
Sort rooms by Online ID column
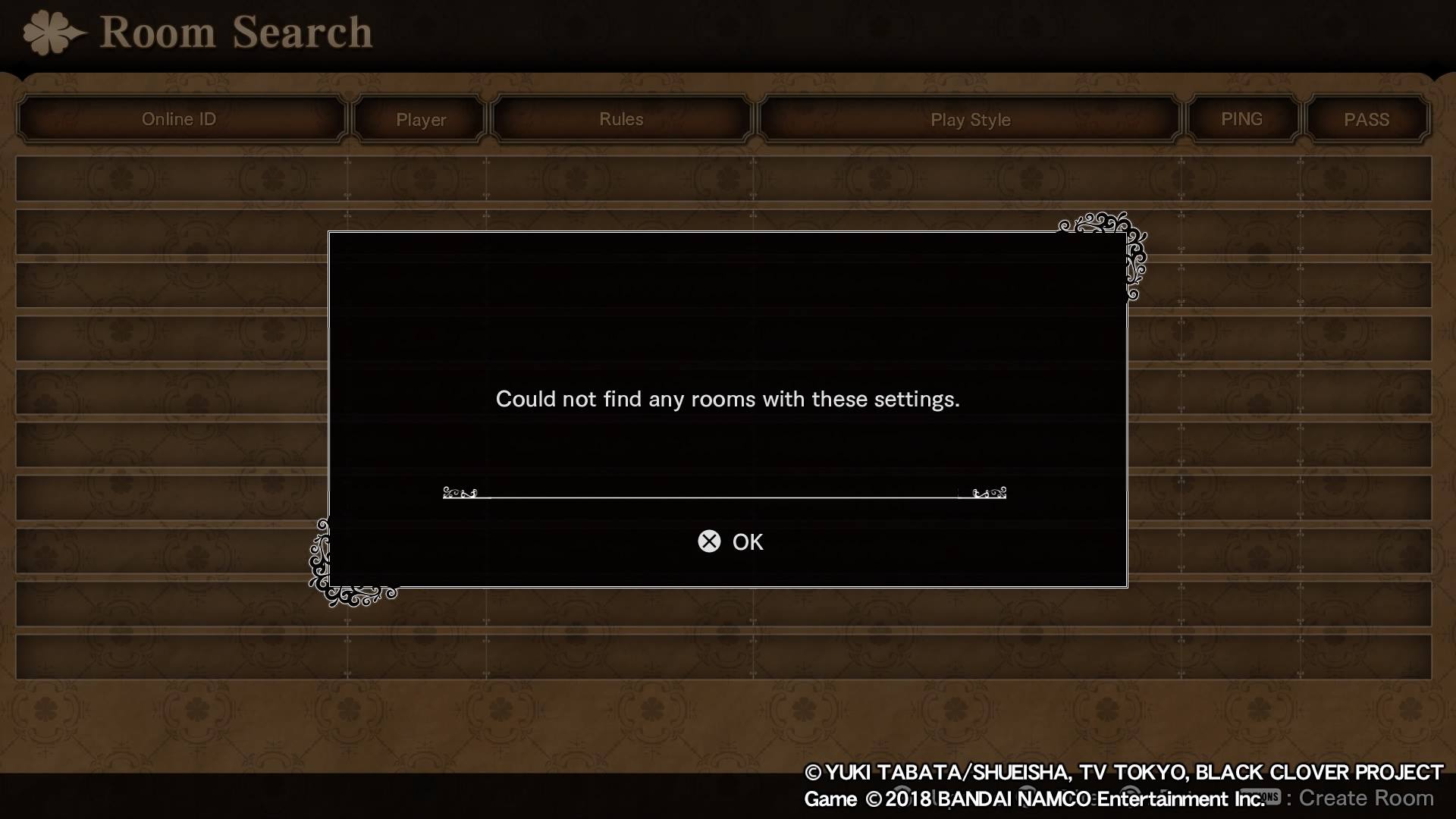pyautogui.click(x=180, y=119)
